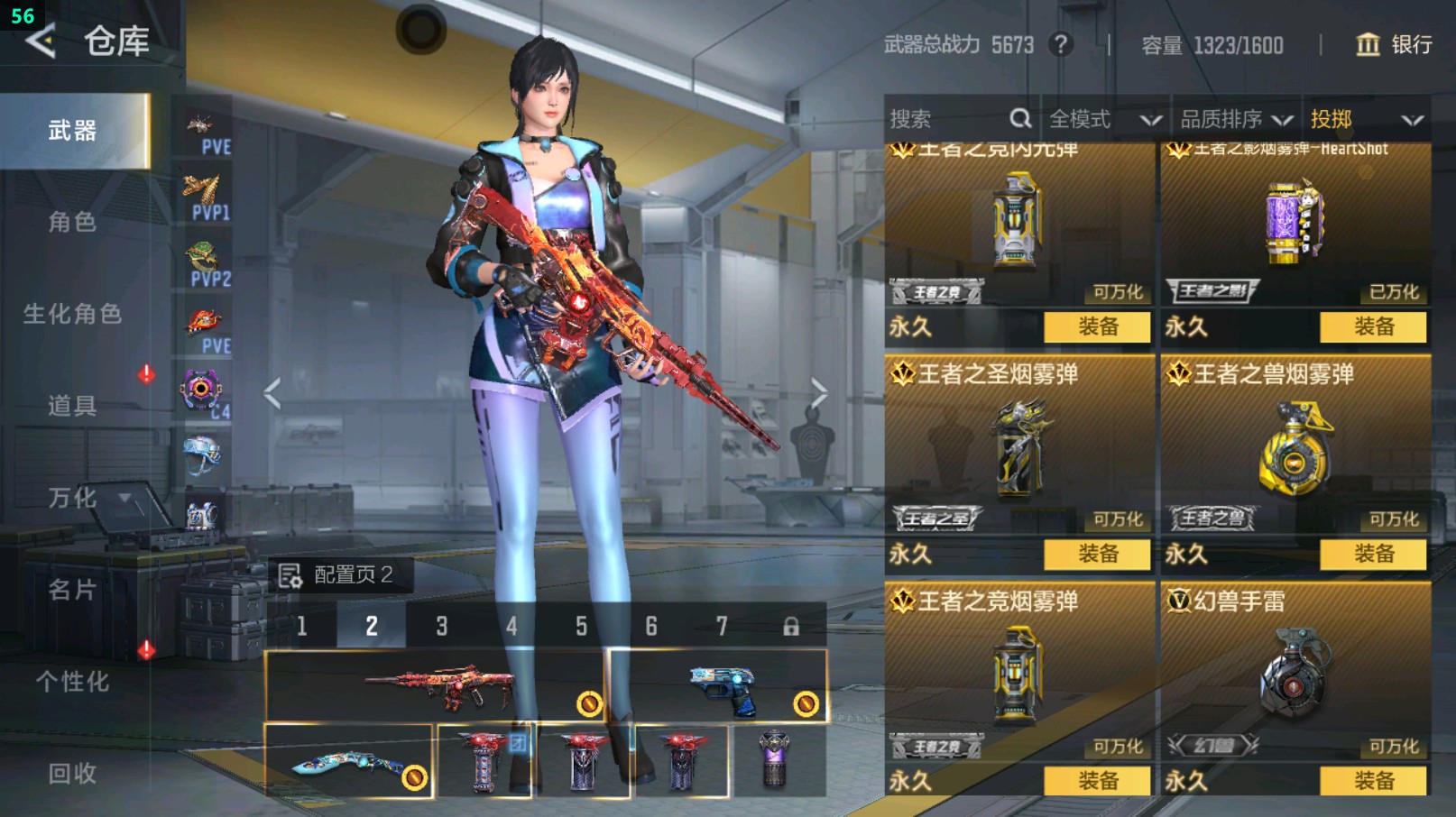Open the 名片 category
The height and width of the screenshot is (817, 1456).
tap(72, 590)
